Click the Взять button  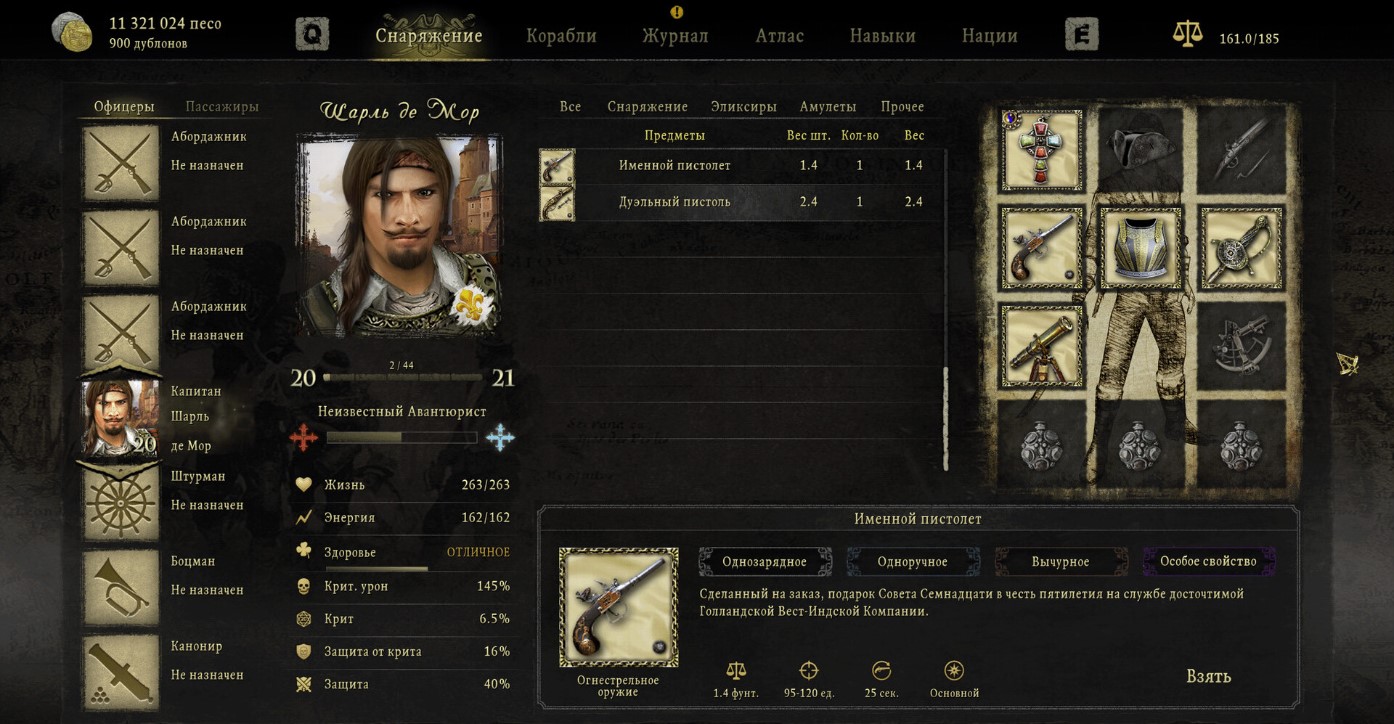[1208, 677]
